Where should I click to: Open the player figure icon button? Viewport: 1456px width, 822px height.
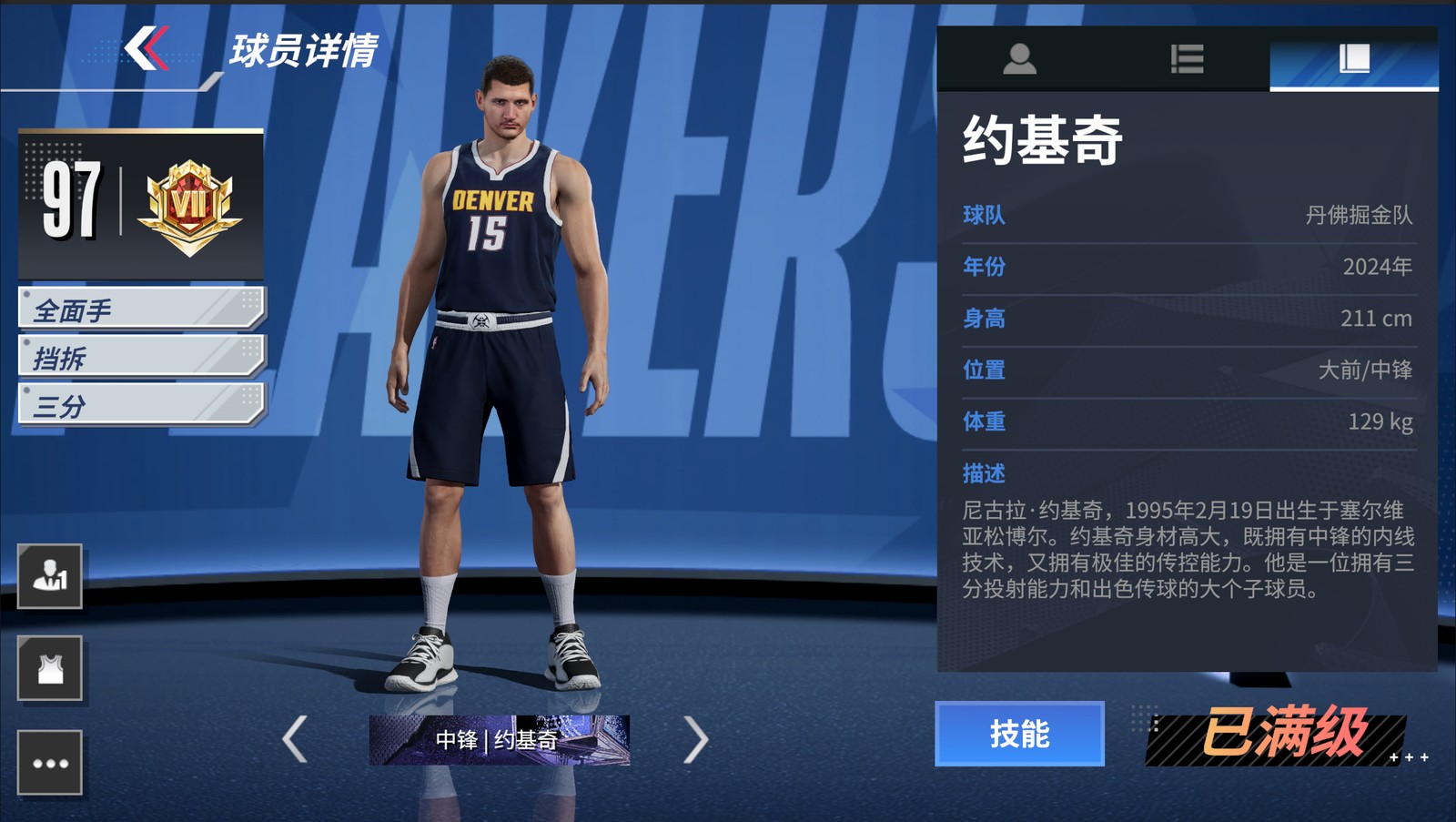pyautogui.click(x=50, y=576)
